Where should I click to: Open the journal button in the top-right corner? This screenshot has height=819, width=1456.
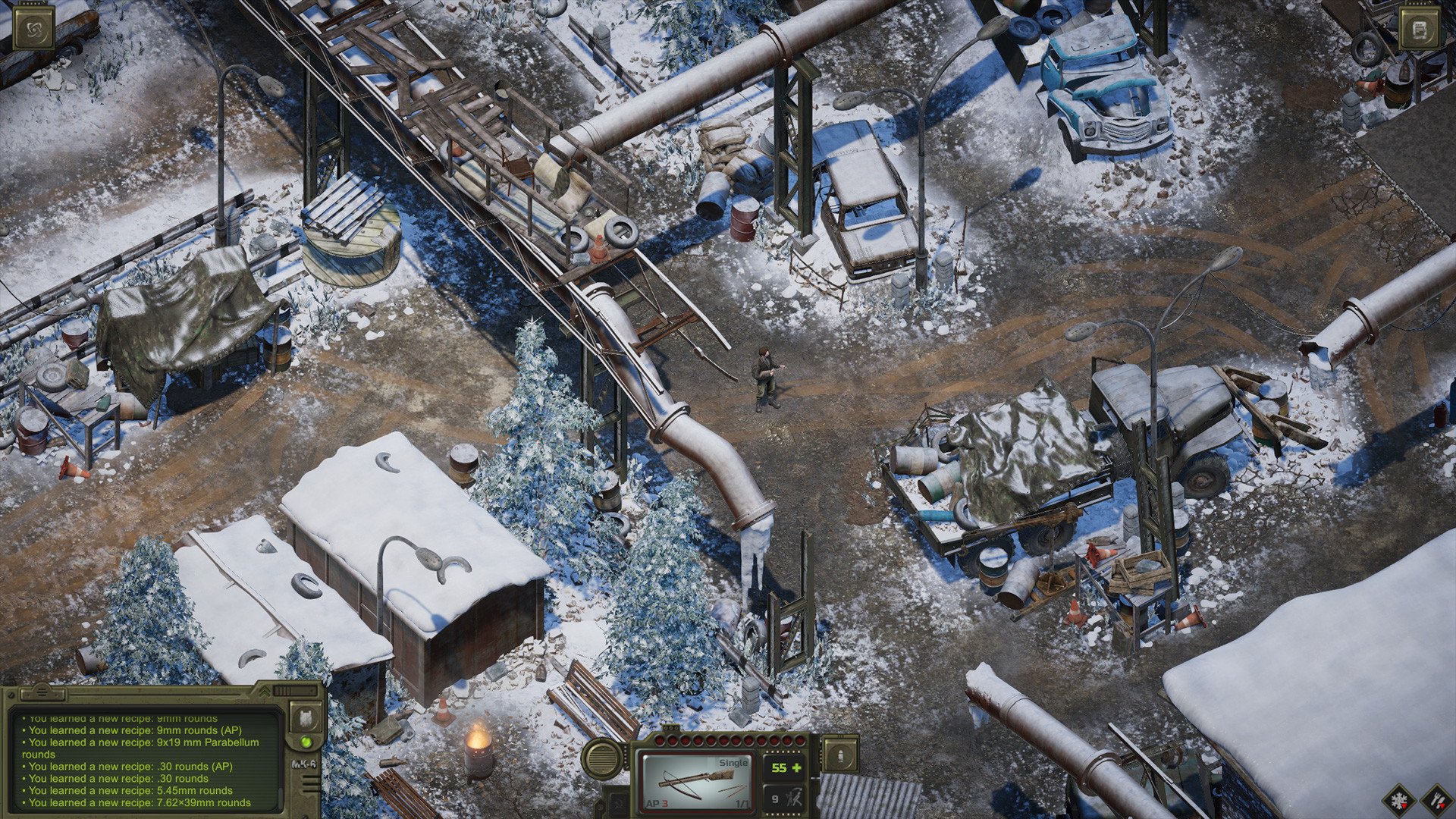point(1420,30)
